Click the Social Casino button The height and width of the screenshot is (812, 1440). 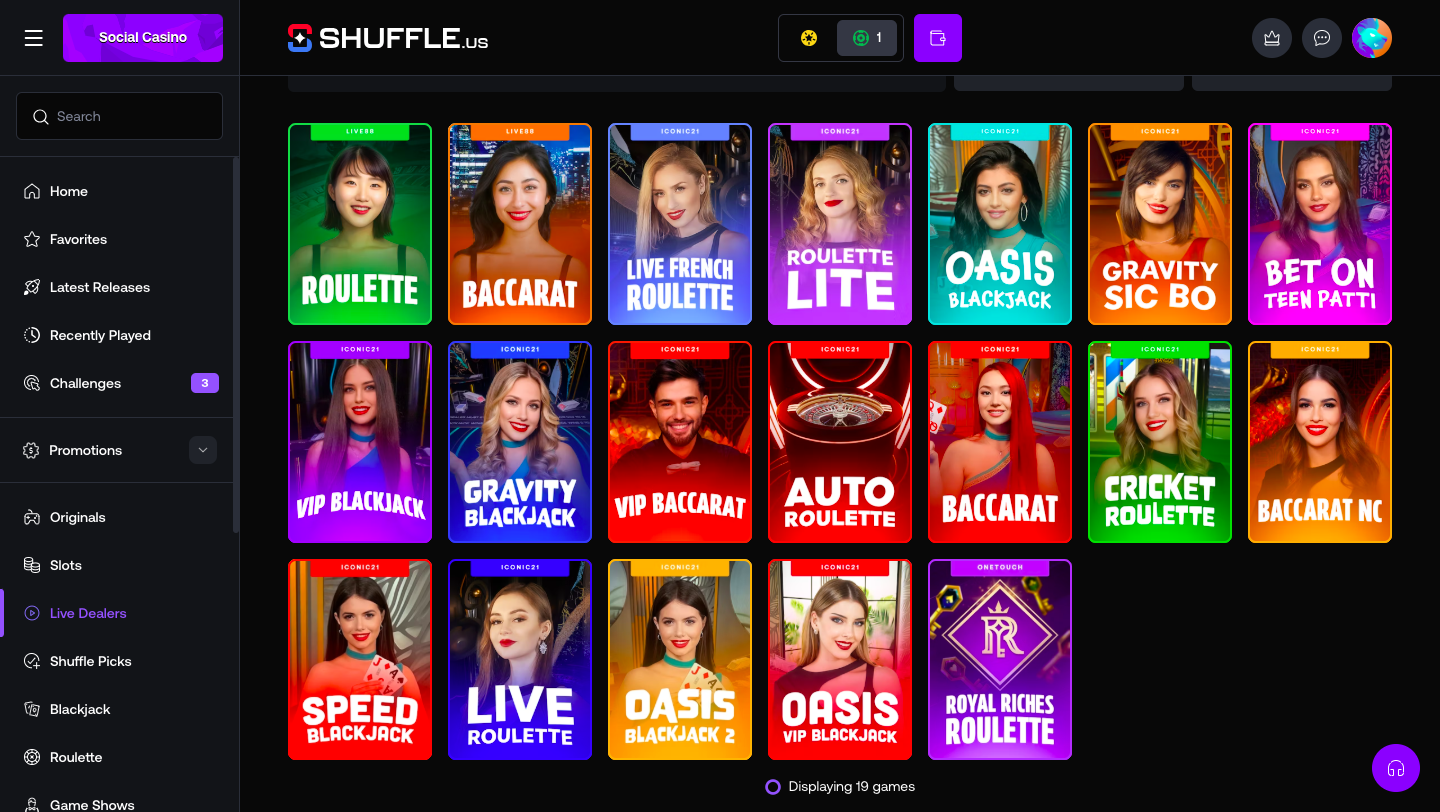pos(142,37)
